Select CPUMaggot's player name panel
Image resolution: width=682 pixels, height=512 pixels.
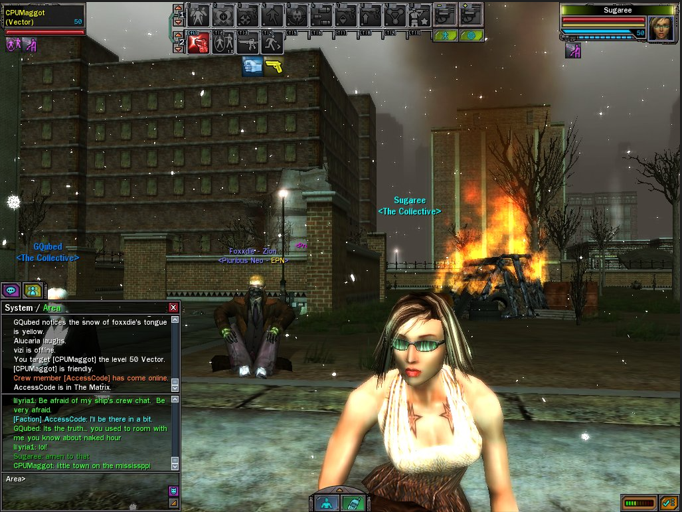pos(44,17)
